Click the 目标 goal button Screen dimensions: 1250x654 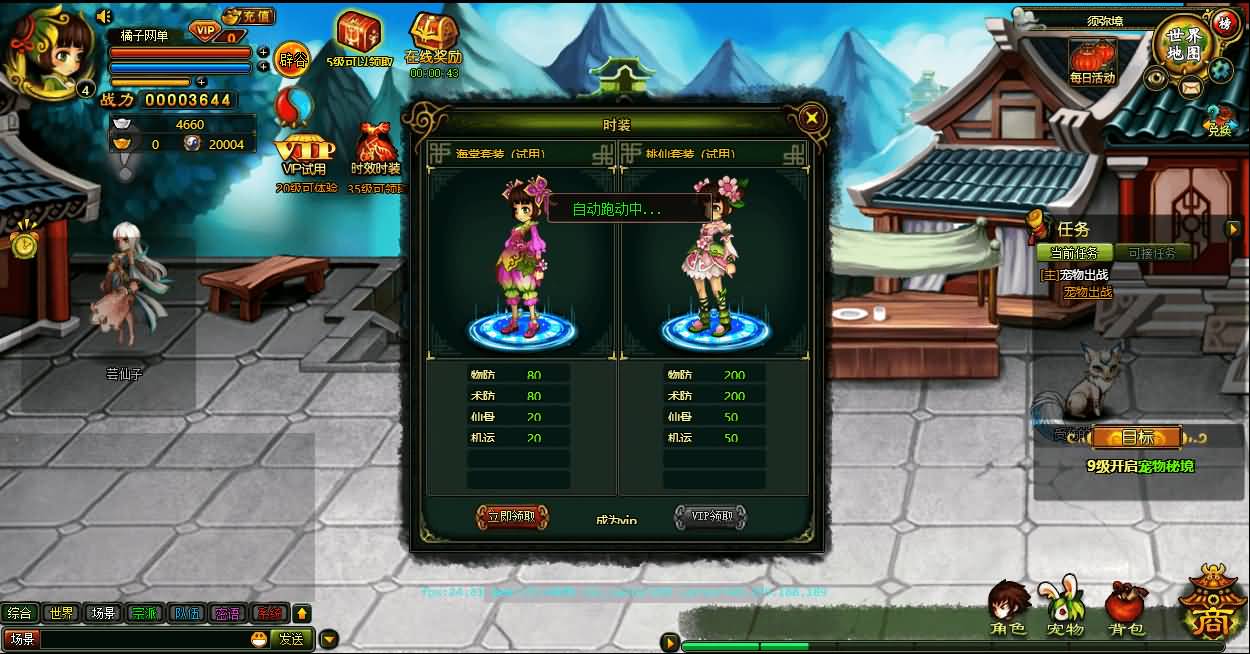coord(1136,437)
